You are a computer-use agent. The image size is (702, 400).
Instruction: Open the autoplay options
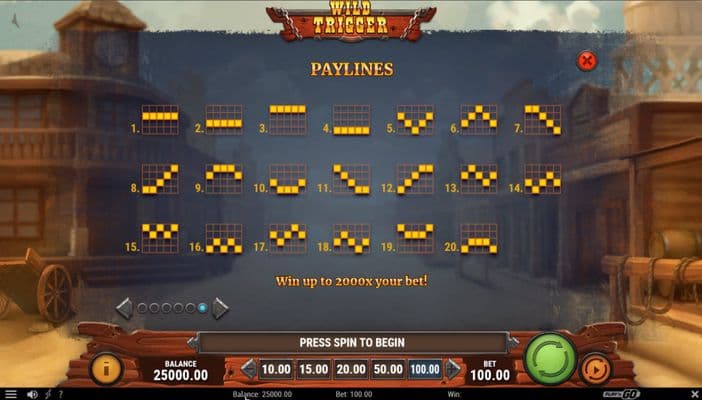tap(594, 368)
